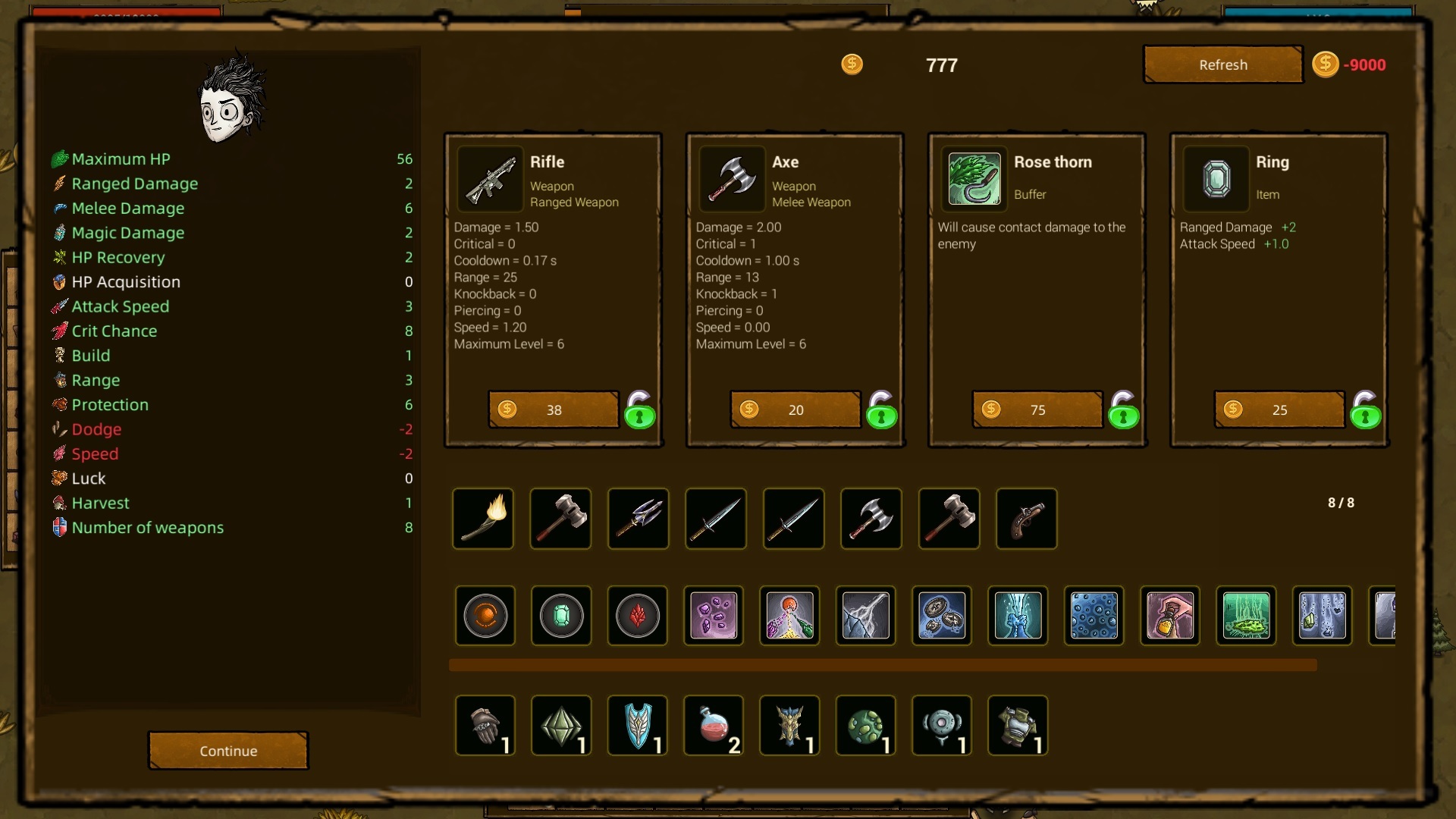Select a dagger weapon icon

[715, 519]
